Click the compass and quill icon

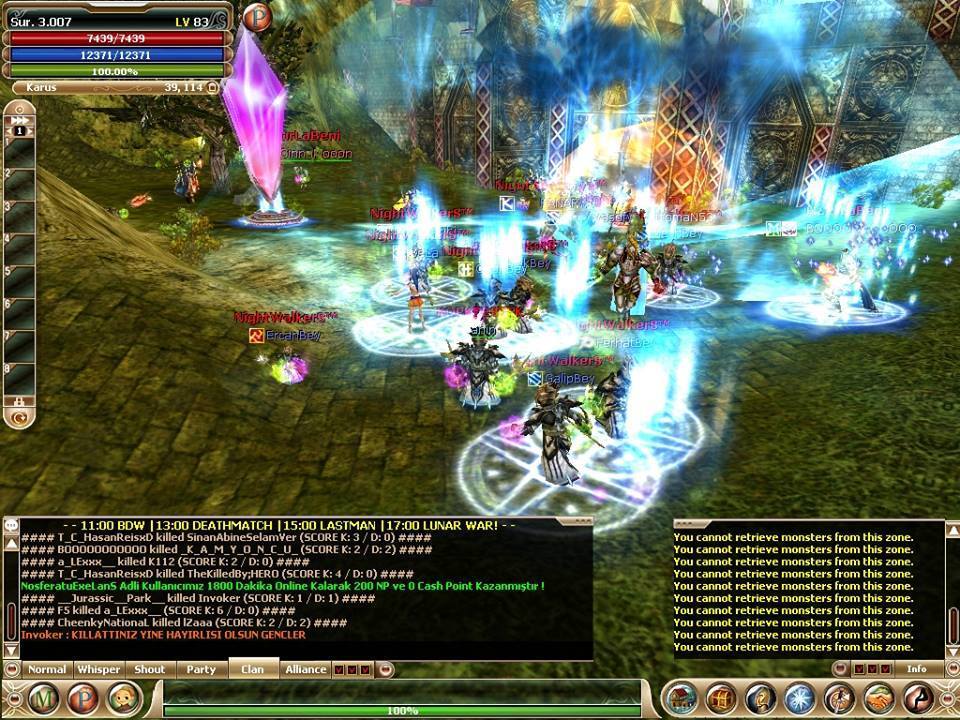click(839, 698)
